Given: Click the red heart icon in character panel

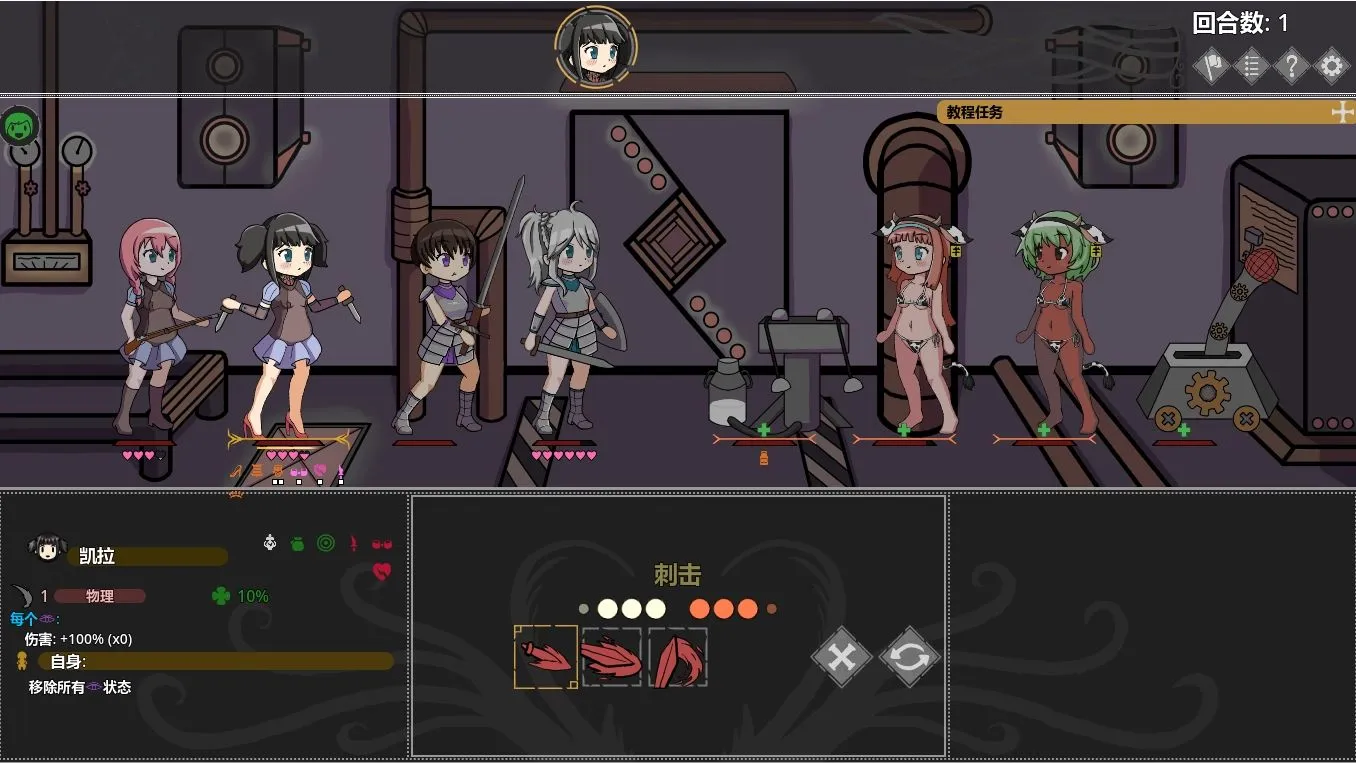Looking at the screenshot, I should pos(381,571).
